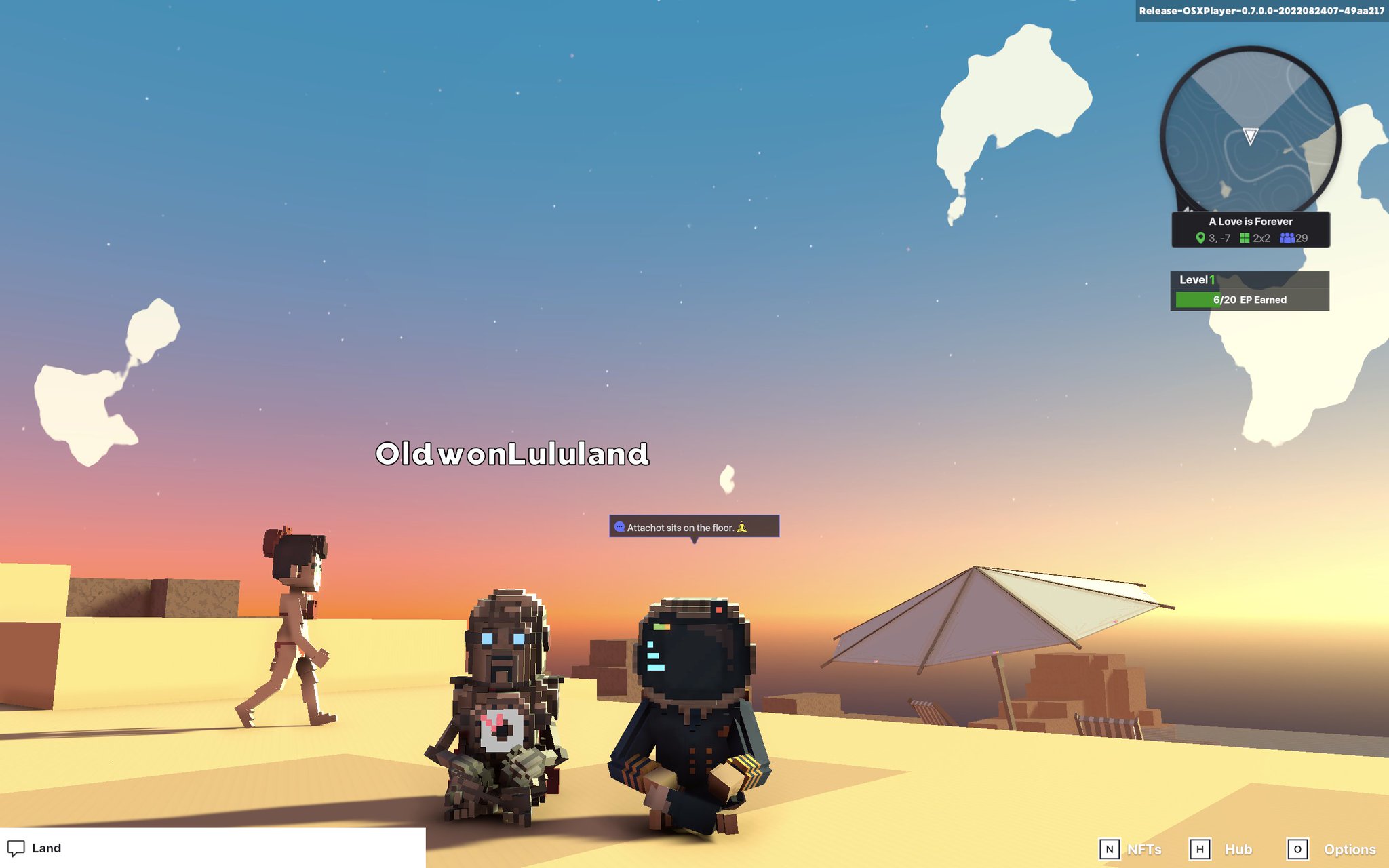Click the O shortcut icon for Options
This screenshot has height=868, width=1389.
point(1299,849)
